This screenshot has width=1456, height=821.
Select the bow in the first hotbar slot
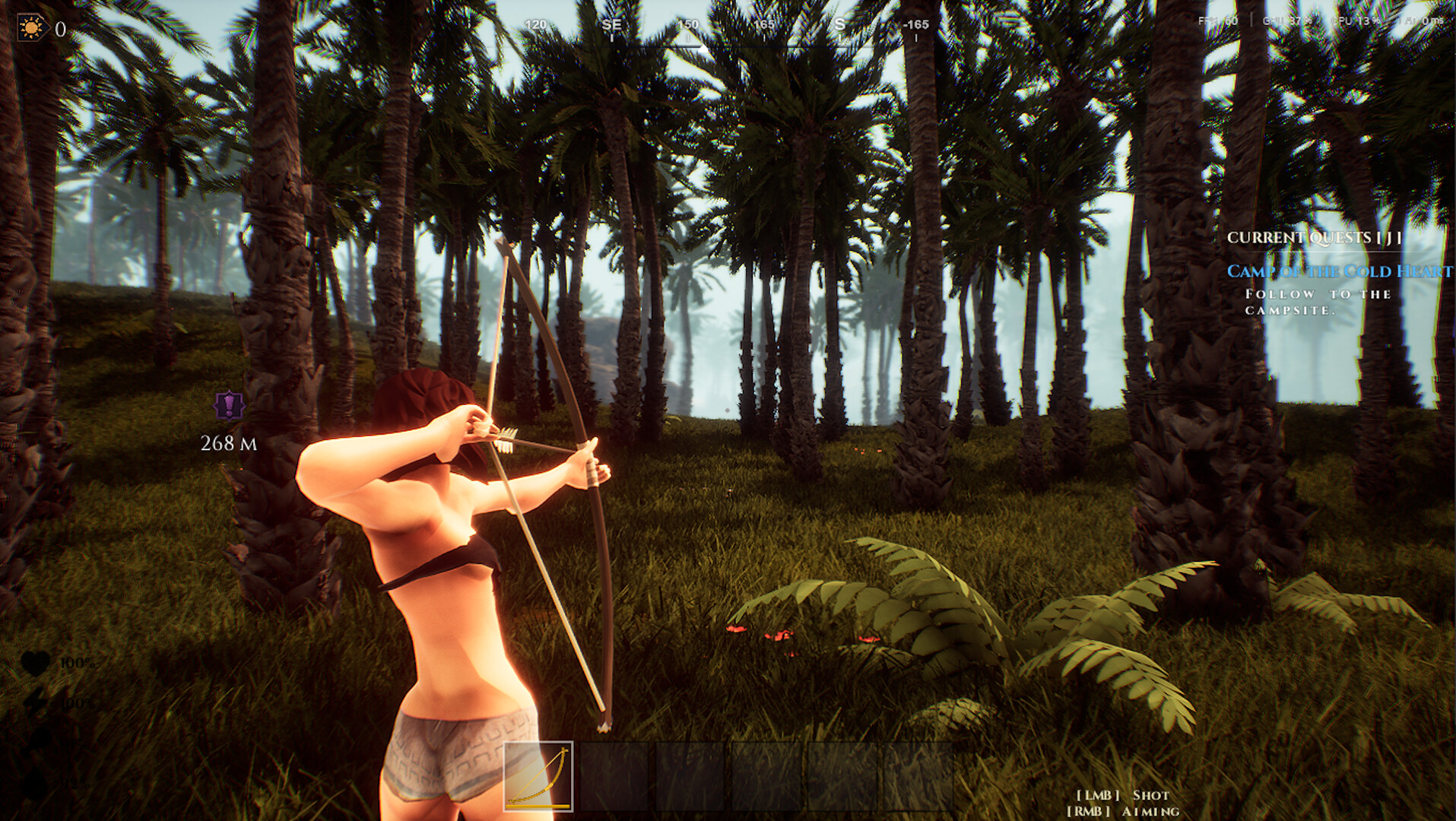point(540,775)
